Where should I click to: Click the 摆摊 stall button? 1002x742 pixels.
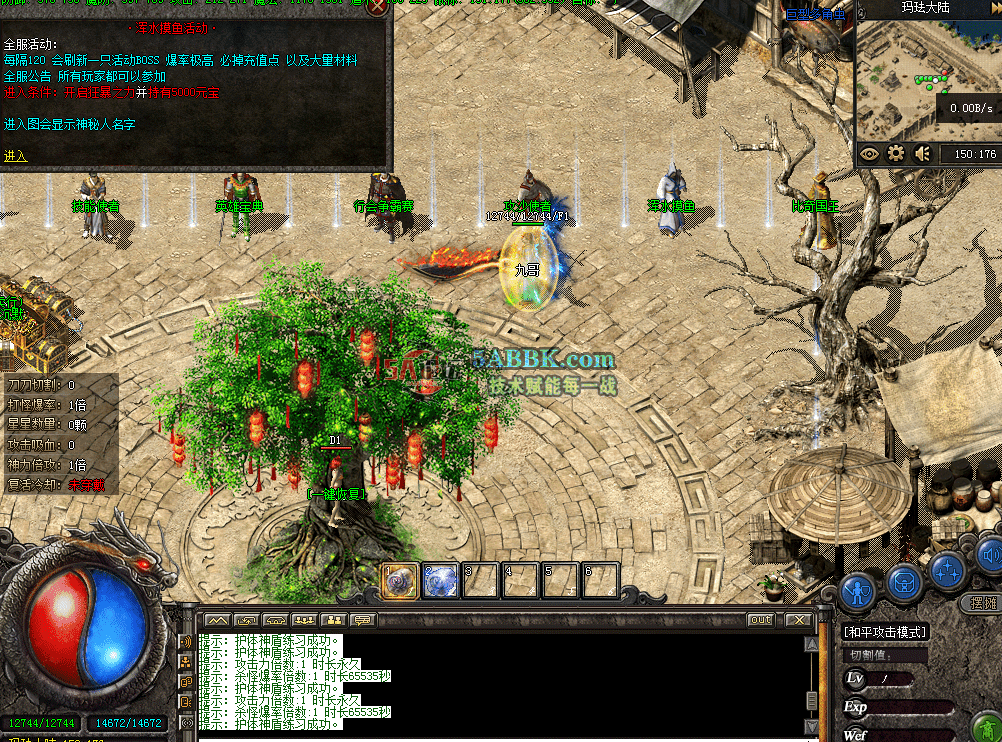point(984,603)
